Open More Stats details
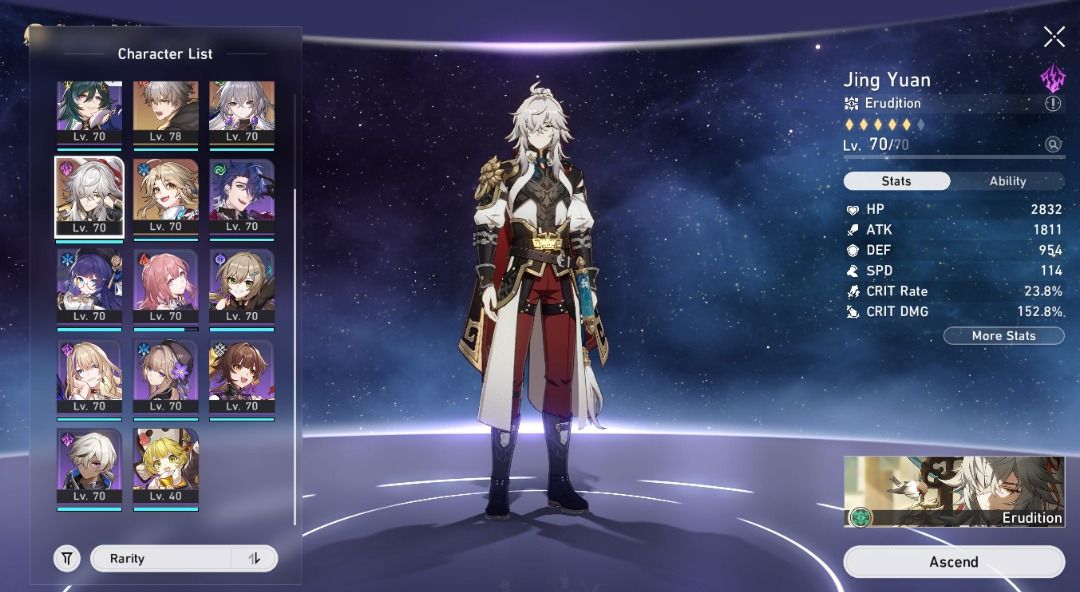Screen dimensions: 1080x592 [x=1003, y=336]
